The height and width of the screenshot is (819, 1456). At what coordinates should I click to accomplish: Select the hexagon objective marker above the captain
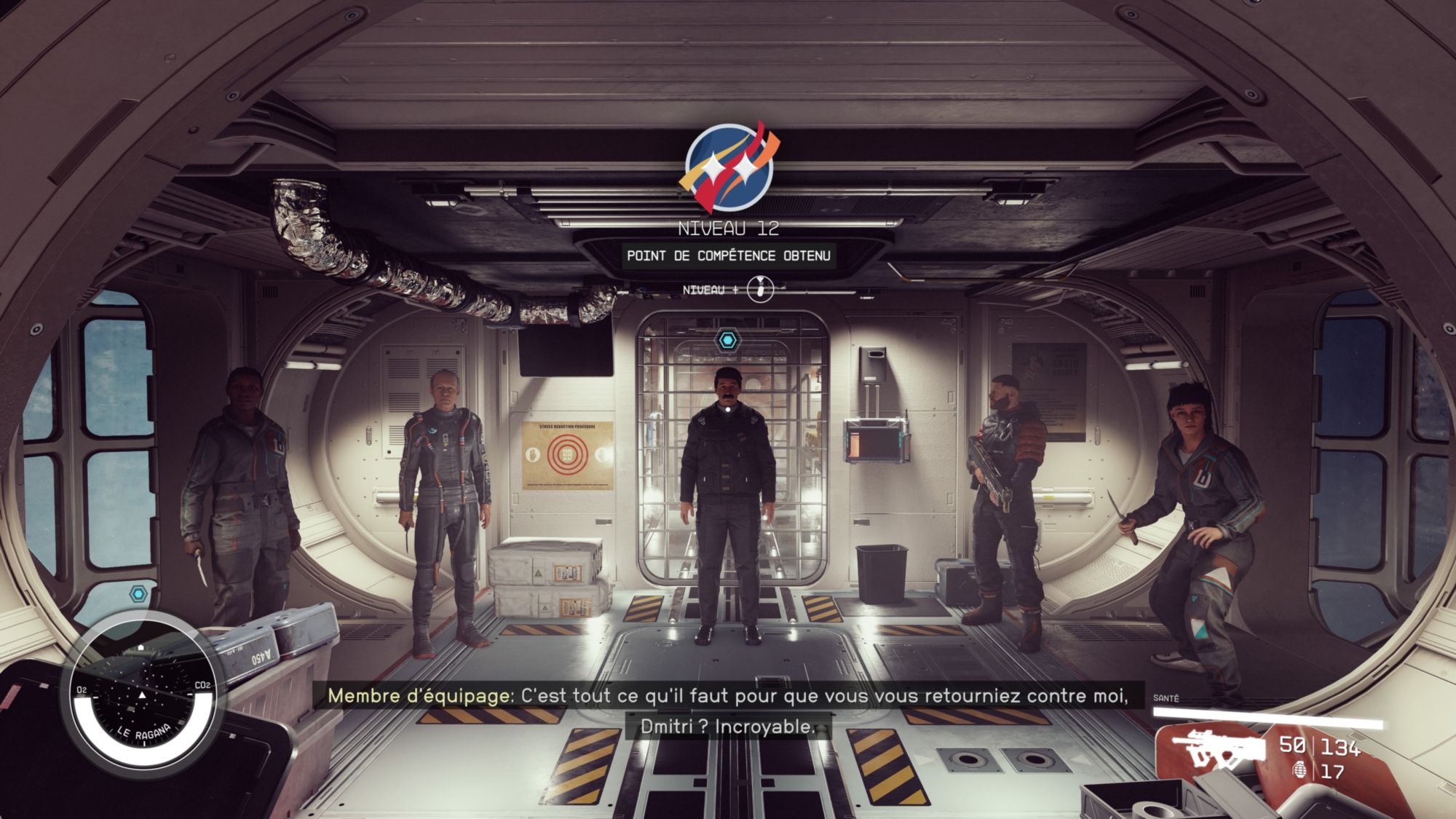tap(727, 340)
